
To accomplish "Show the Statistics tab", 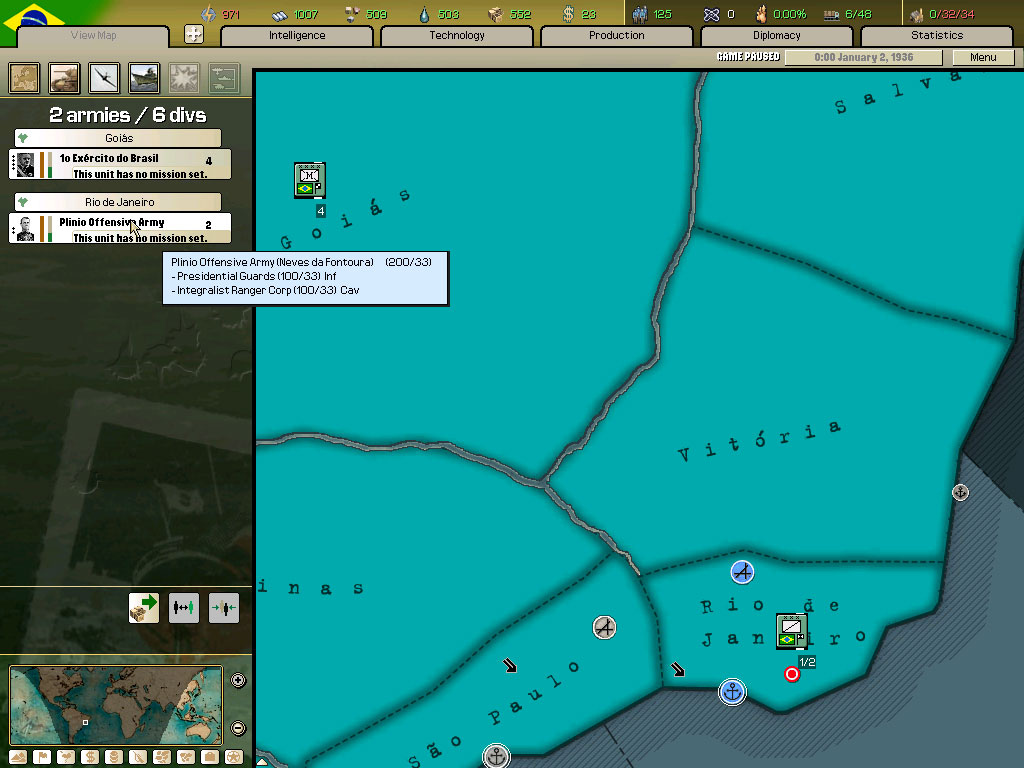I will (x=937, y=36).
